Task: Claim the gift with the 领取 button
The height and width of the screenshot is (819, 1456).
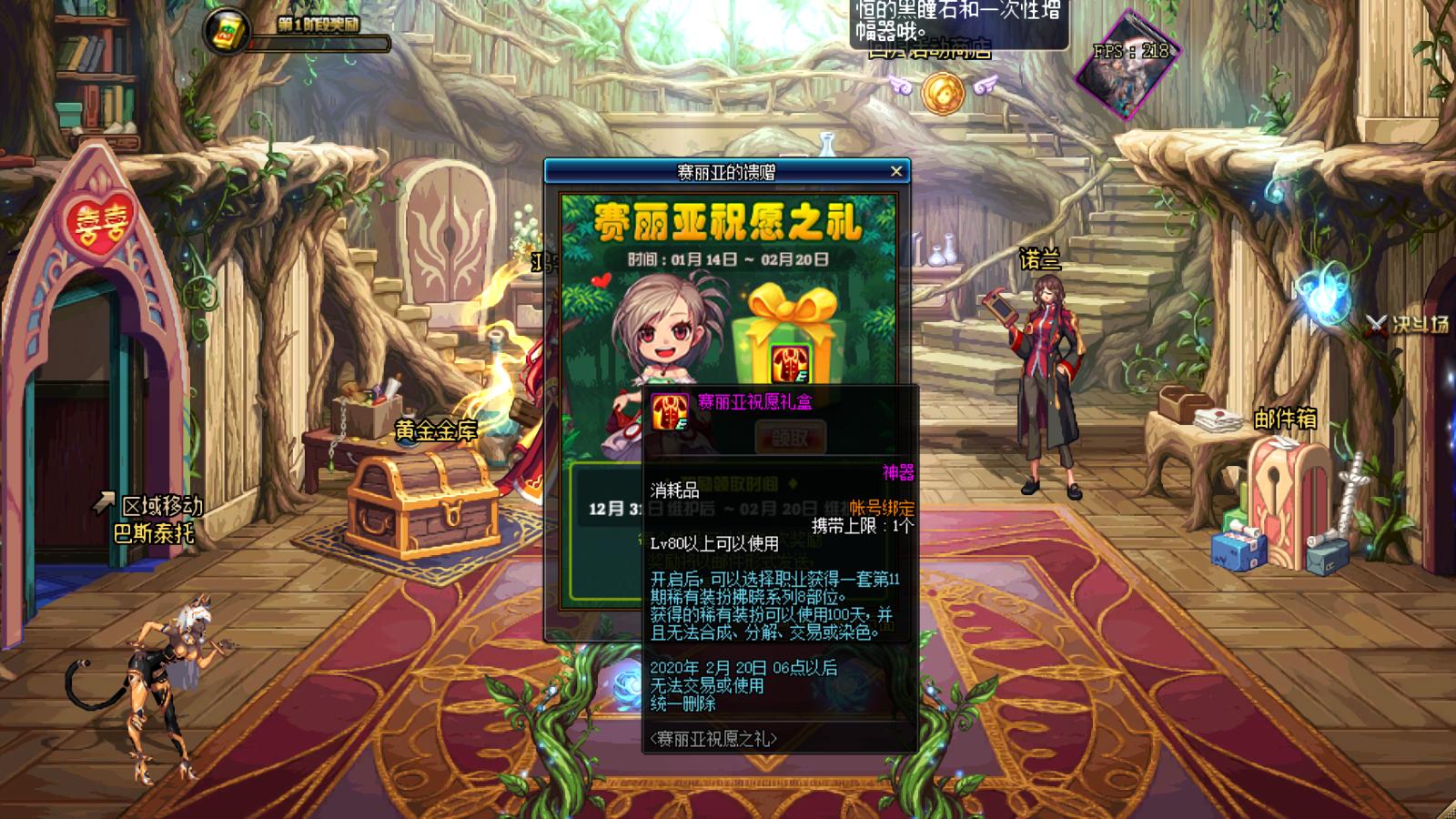Action: coord(789,438)
